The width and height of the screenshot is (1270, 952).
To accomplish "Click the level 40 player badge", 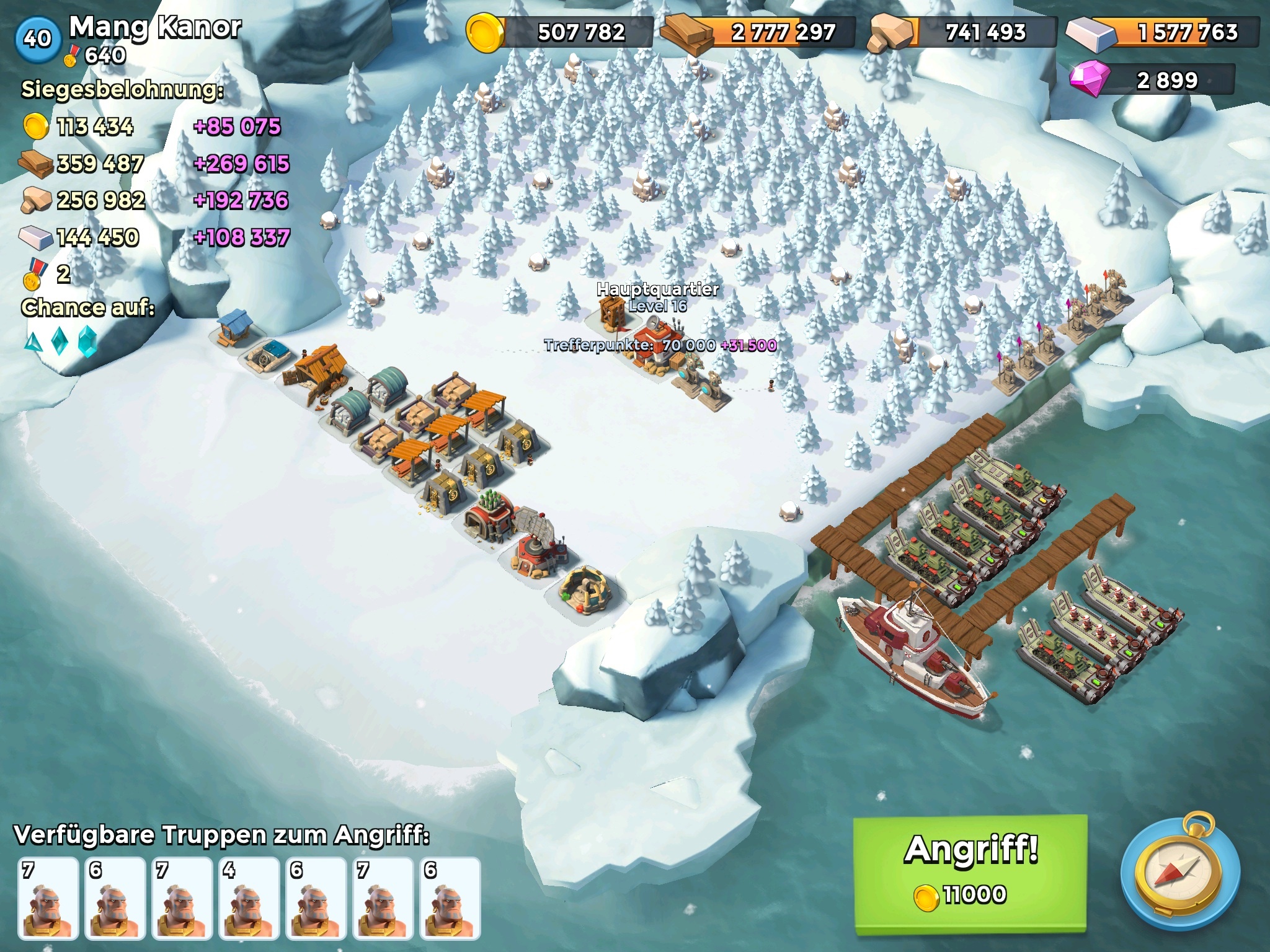I will point(37,38).
